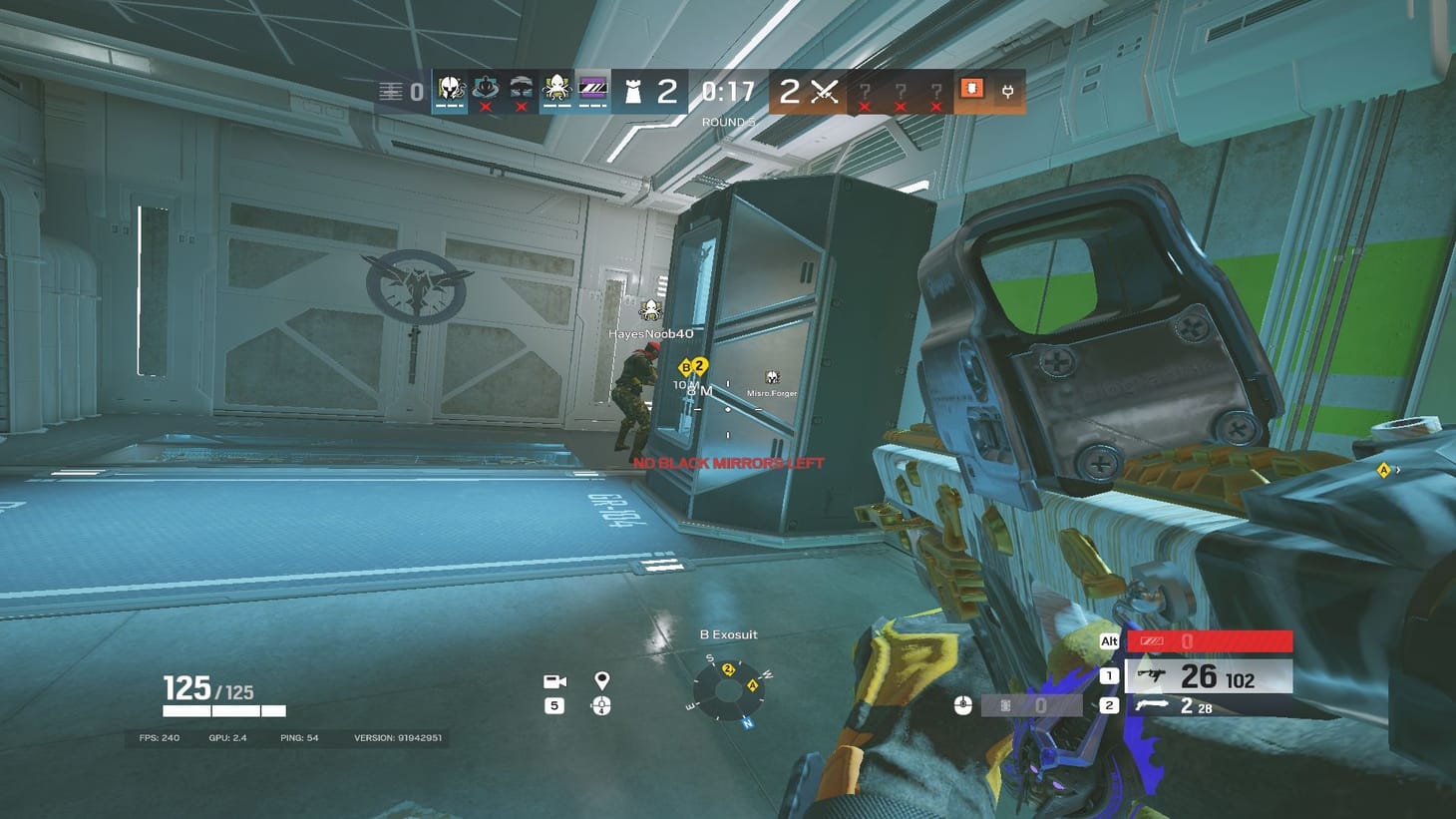Expand the compass ring at bottom center
Screen dimensions: 1456x819
coord(729,692)
